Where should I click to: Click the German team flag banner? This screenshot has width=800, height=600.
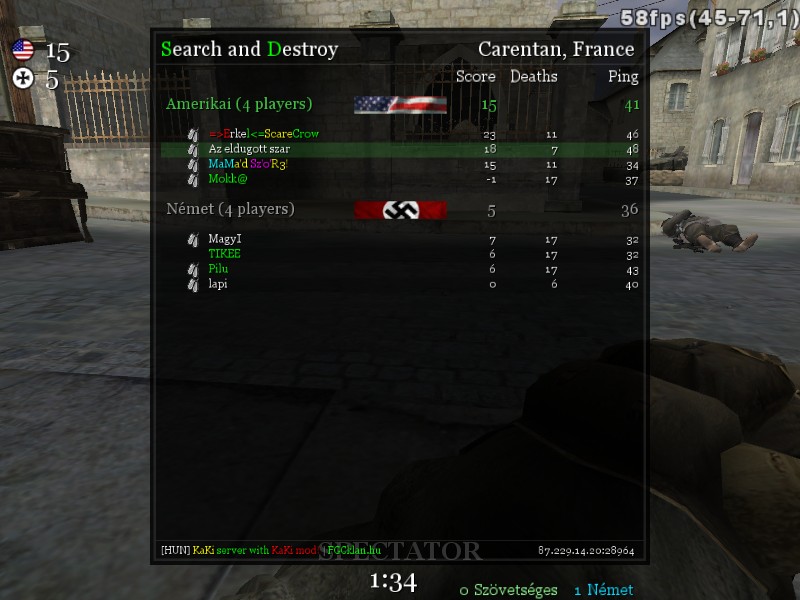point(400,210)
